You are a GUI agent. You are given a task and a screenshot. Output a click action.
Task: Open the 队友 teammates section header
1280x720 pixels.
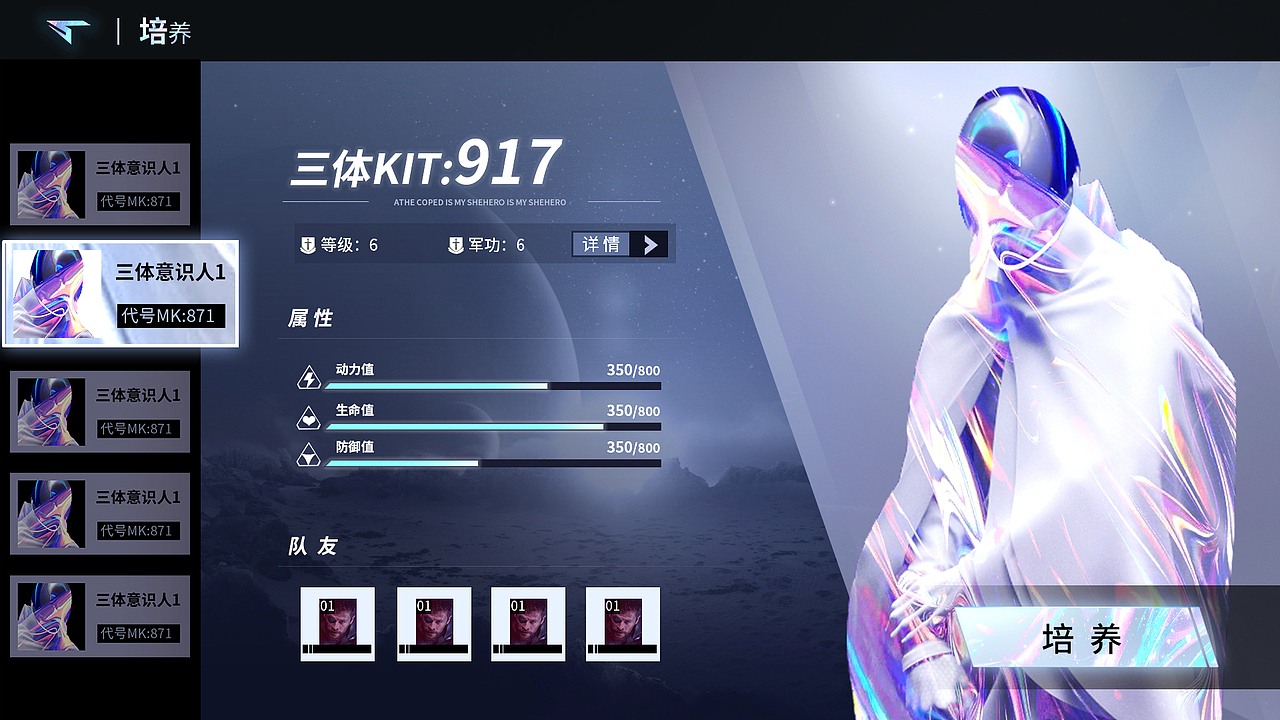pos(311,547)
